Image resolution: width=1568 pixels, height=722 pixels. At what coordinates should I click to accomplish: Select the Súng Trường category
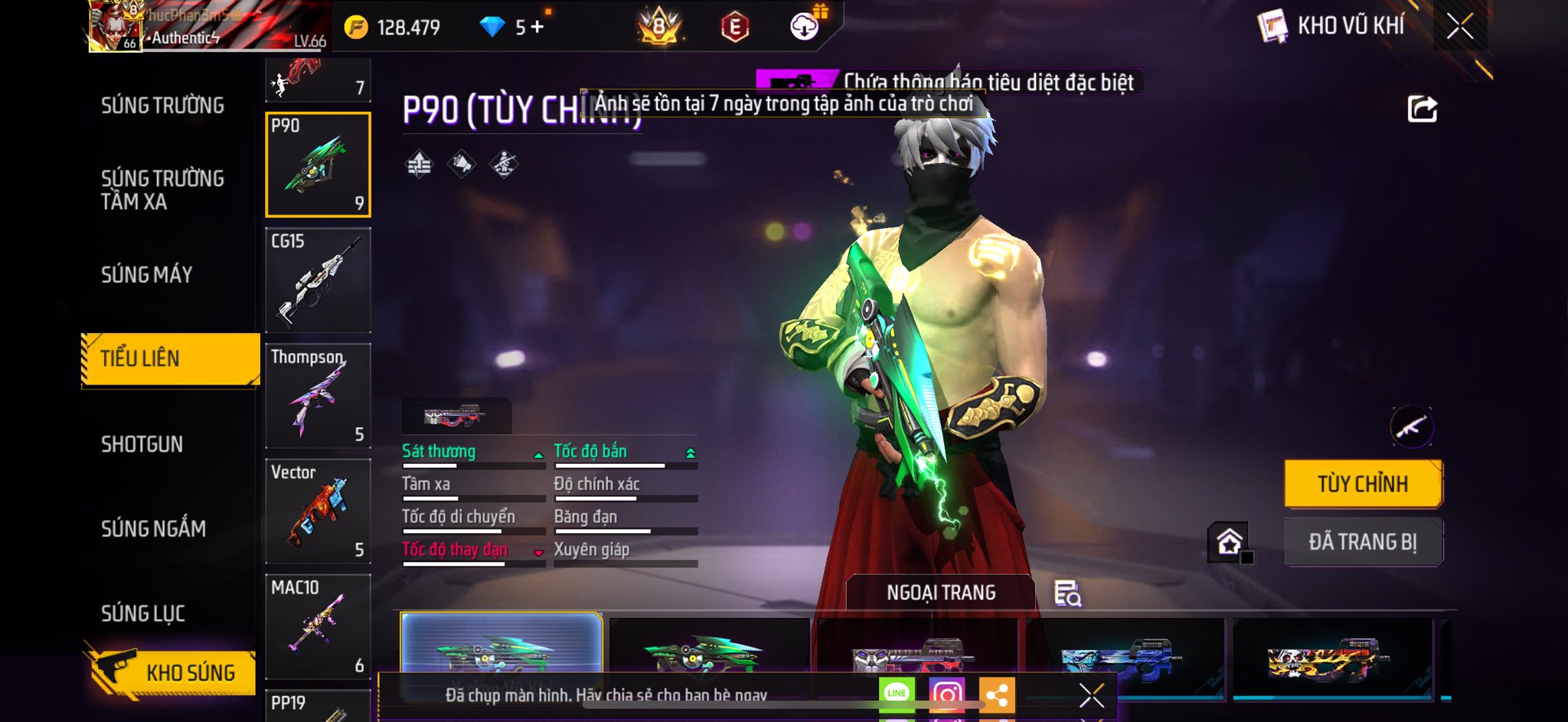click(162, 106)
